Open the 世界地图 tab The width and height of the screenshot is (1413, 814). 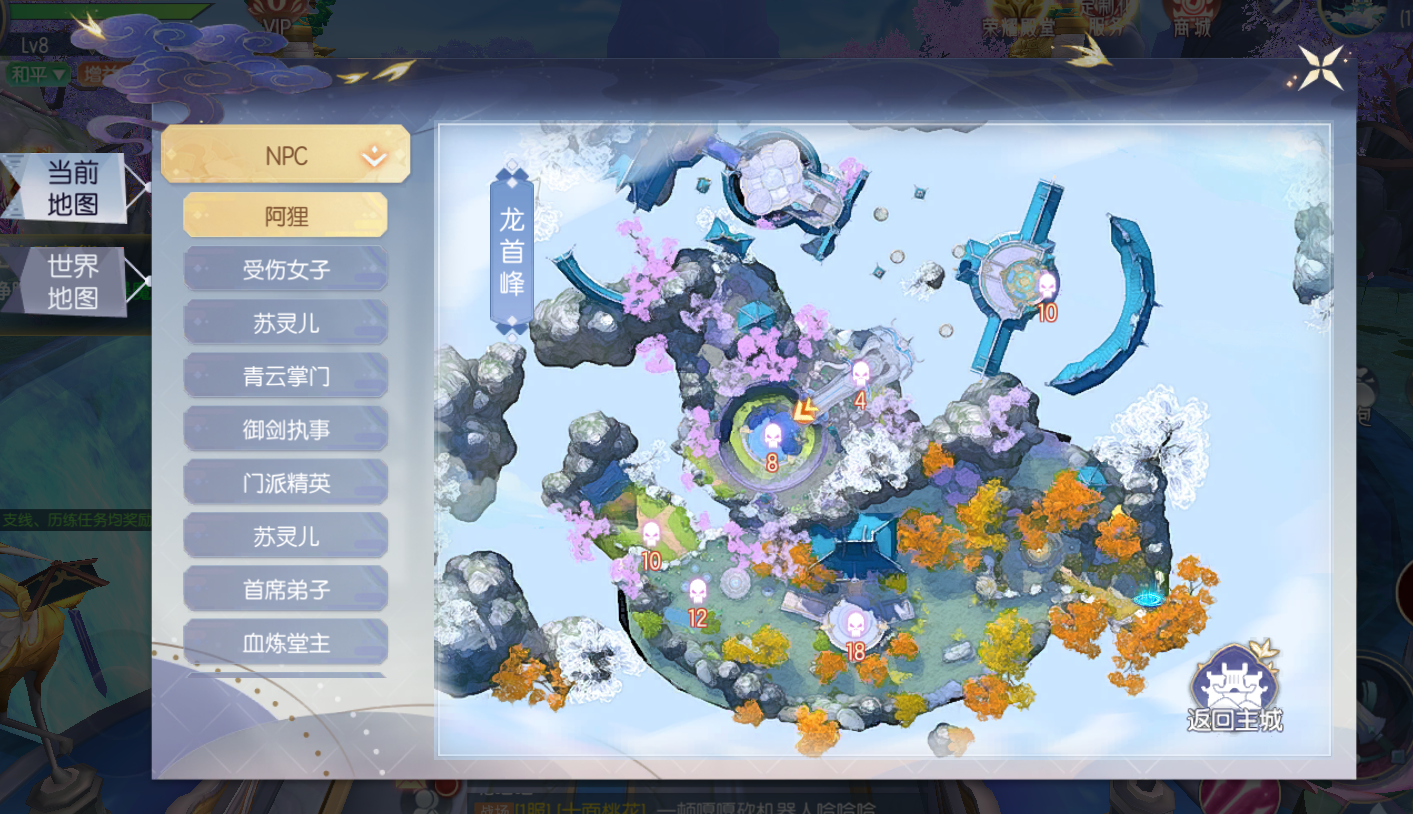73,282
